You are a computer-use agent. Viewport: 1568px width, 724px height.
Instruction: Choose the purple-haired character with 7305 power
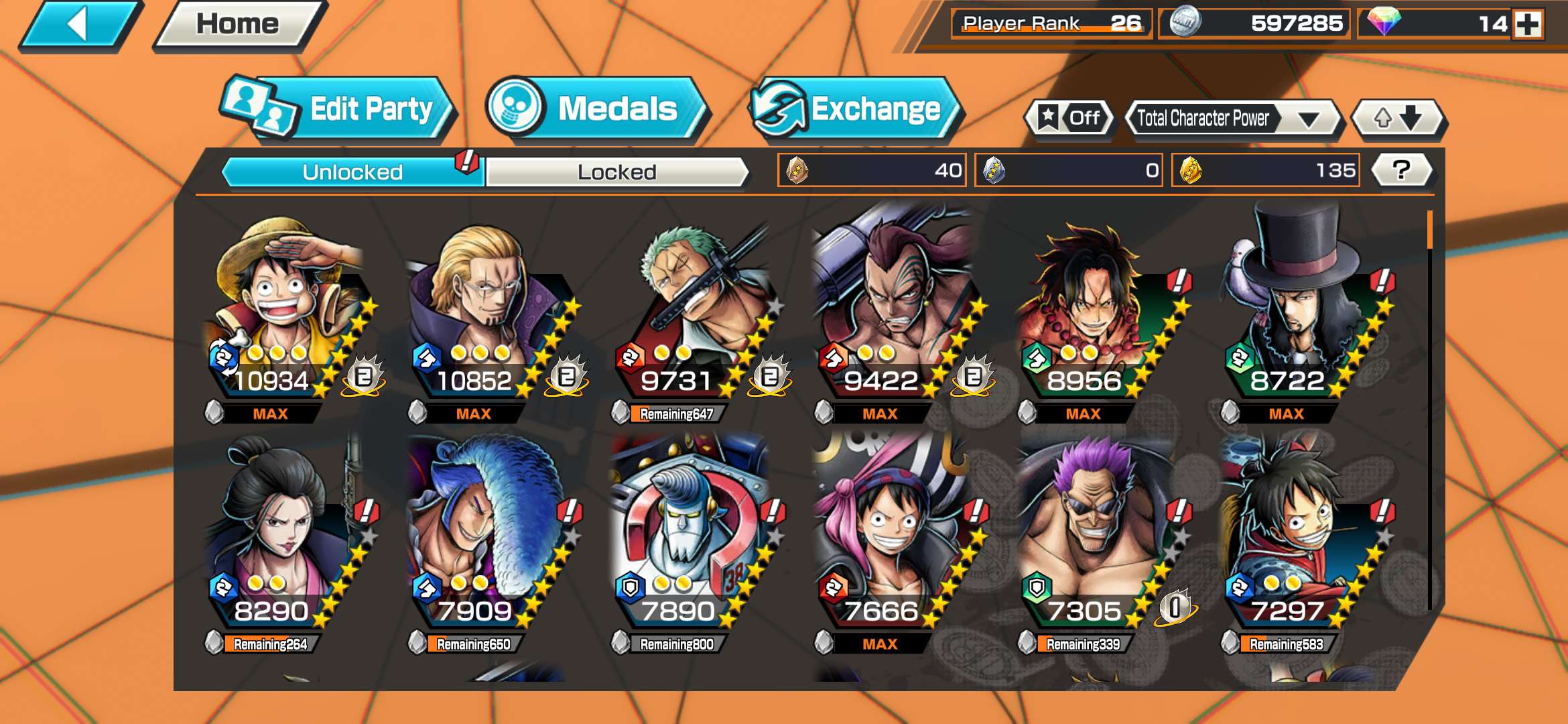[1099, 543]
